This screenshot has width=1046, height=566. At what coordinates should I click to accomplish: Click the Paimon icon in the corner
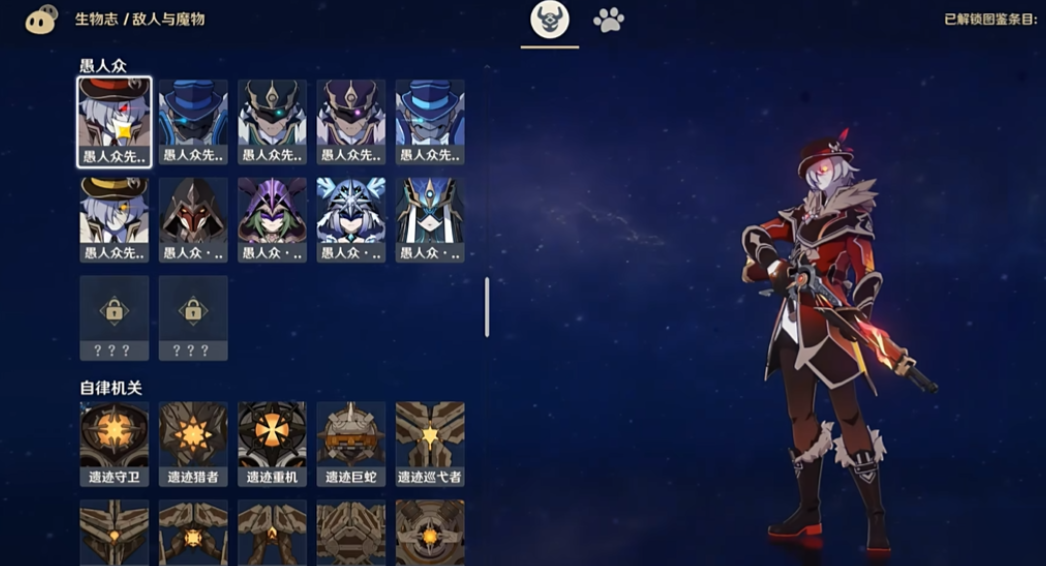click(x=41, y=19)
